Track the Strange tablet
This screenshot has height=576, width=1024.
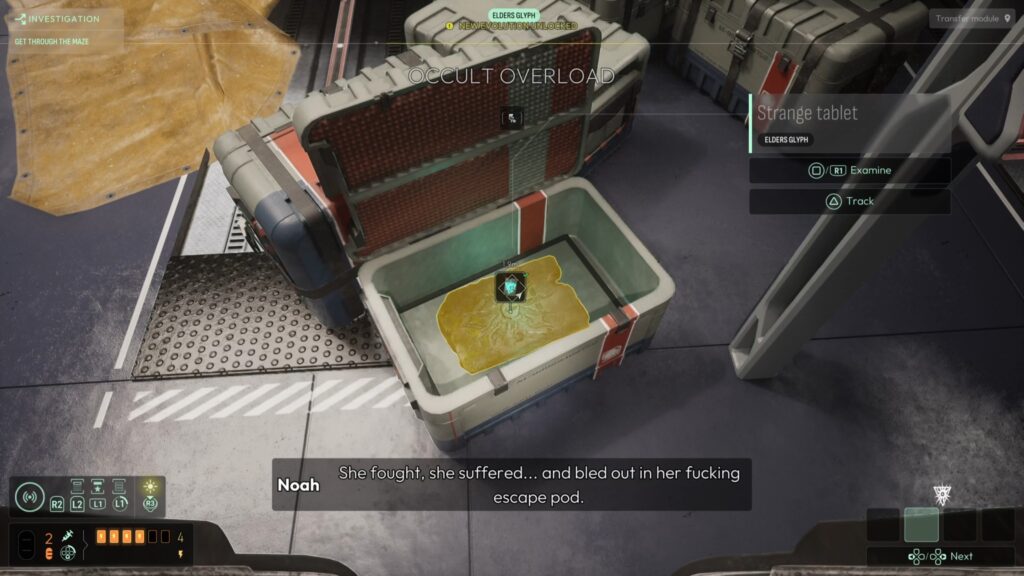[849, 201]
